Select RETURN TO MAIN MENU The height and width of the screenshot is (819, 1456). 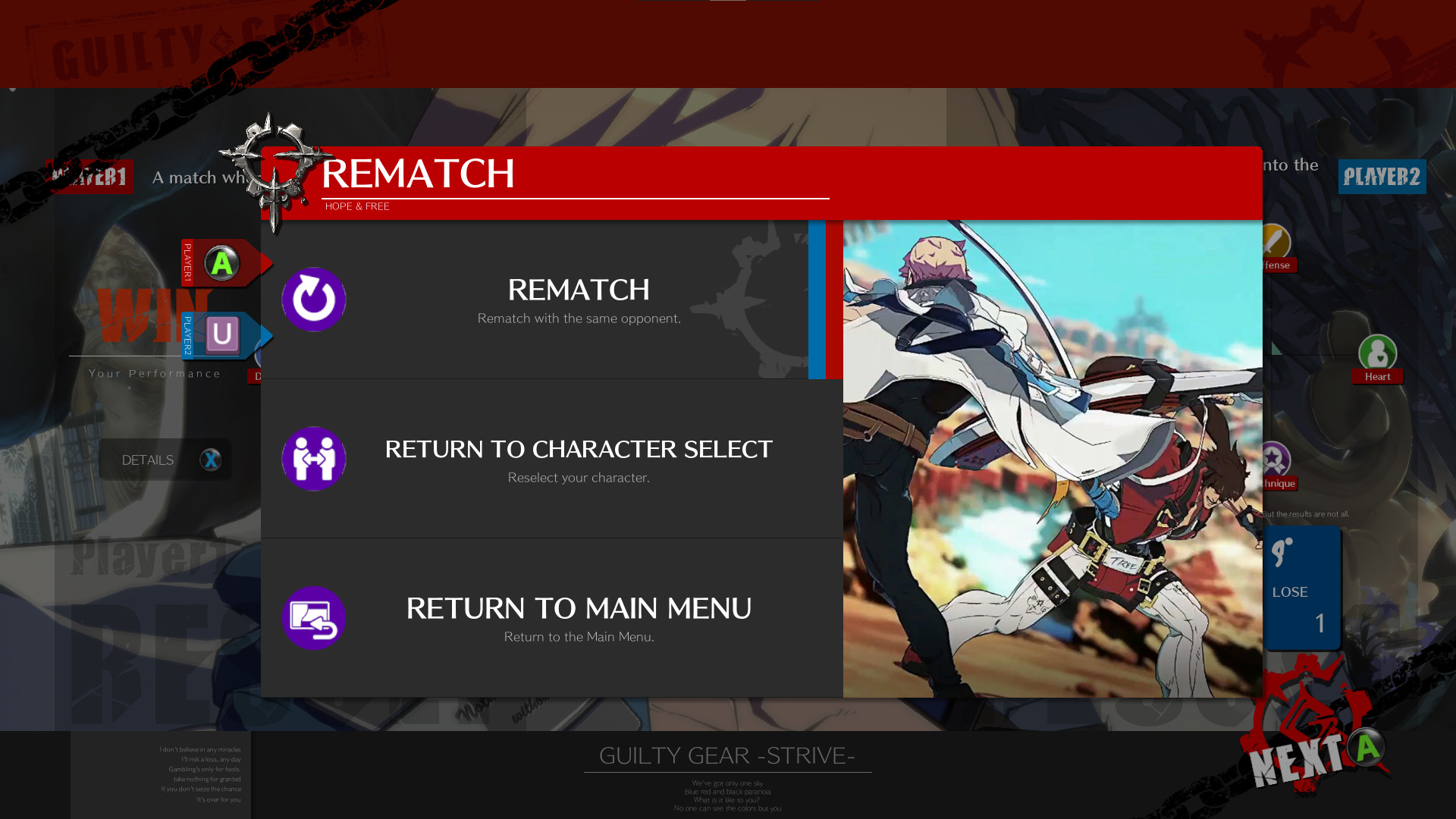(x=579, y=607)
